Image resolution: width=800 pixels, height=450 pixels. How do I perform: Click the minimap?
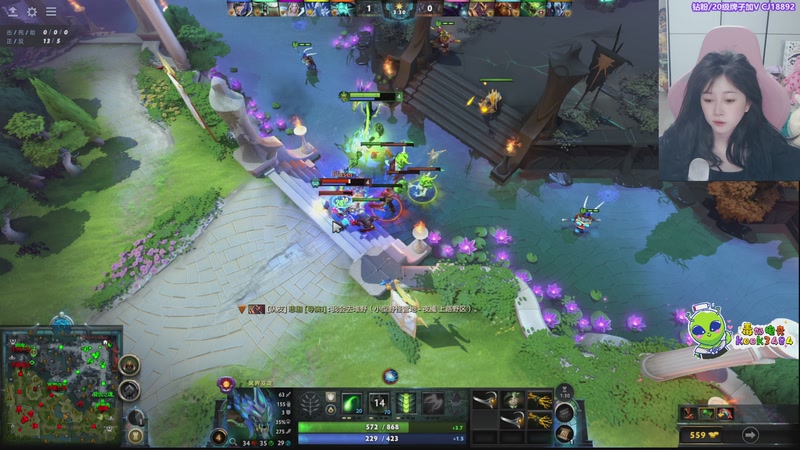pos(61,385)
